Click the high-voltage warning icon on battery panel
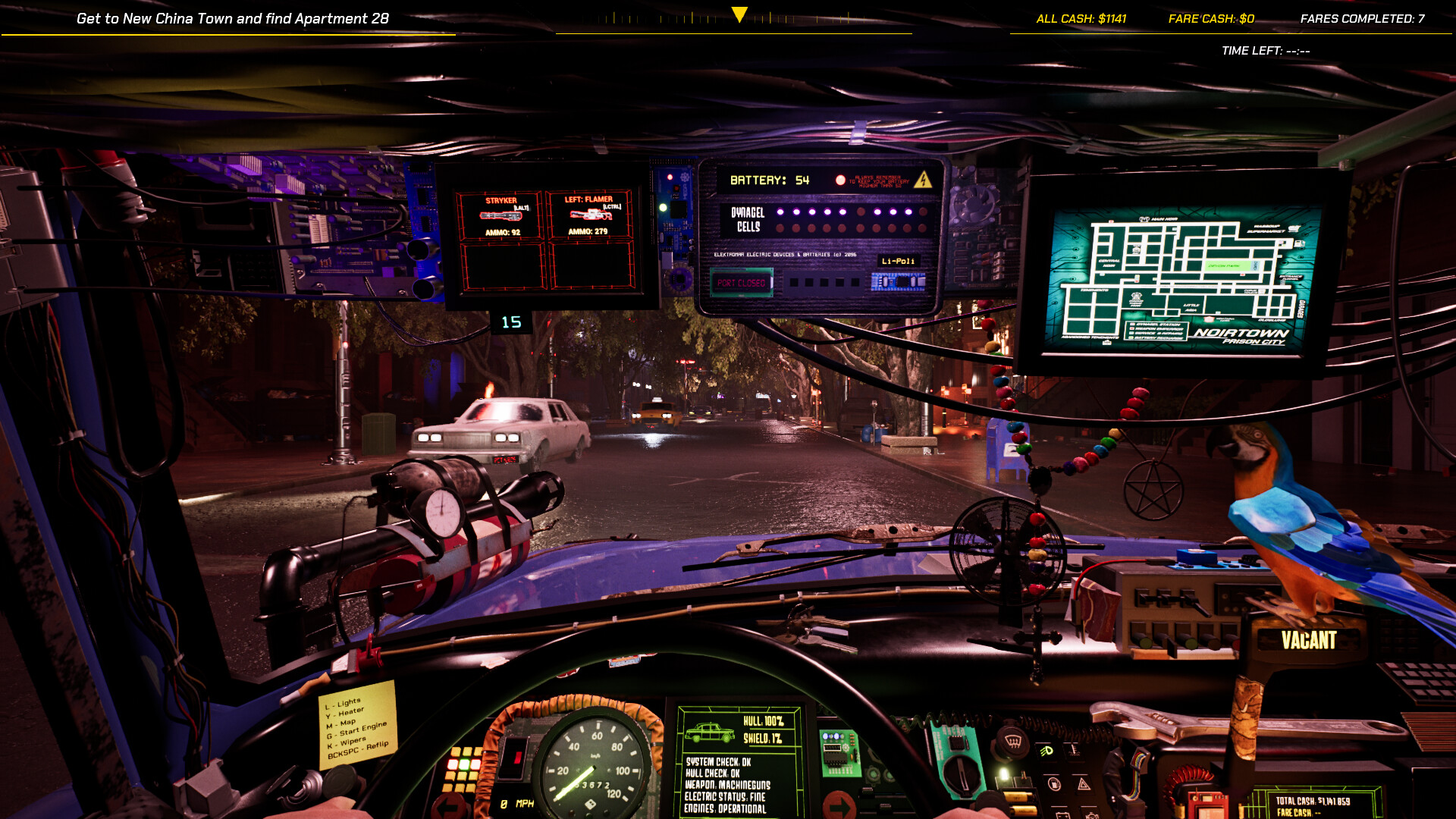Screen dimensions: 1456x819 924,180
